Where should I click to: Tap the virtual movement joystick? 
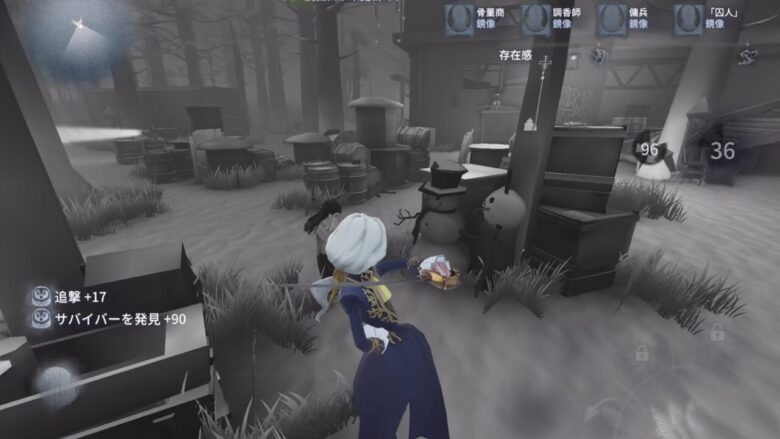[55, 383]
